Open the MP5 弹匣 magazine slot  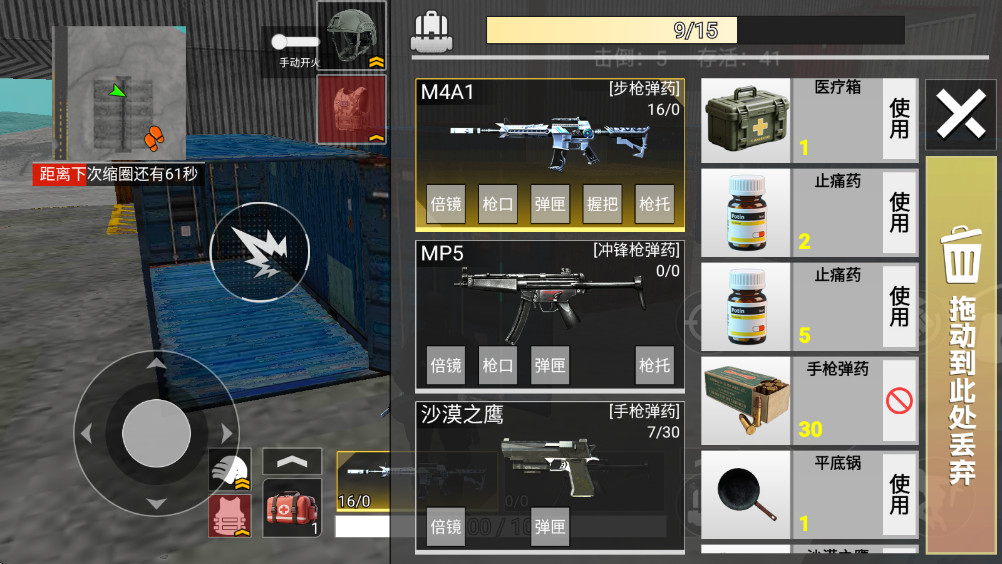(550, 365)
